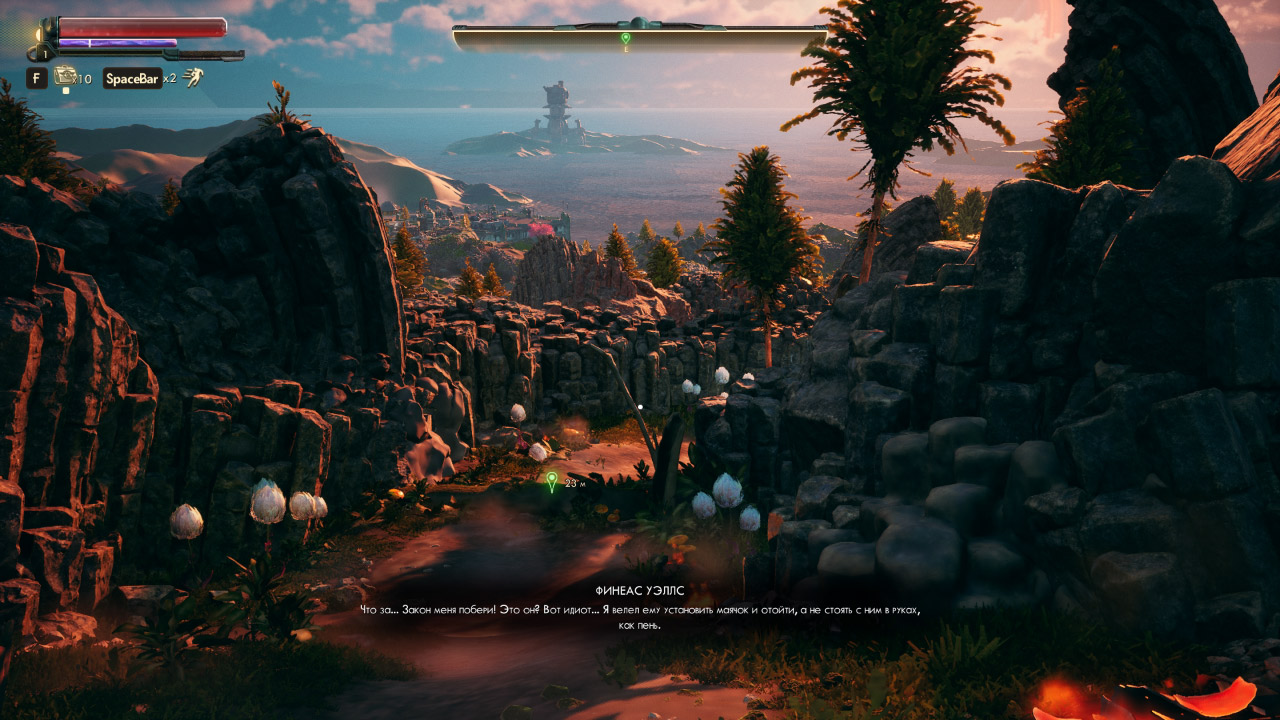Select the sprint running-figure icon
The width and height of the screenshot is (1280, 720).
[x=194, y=78]
